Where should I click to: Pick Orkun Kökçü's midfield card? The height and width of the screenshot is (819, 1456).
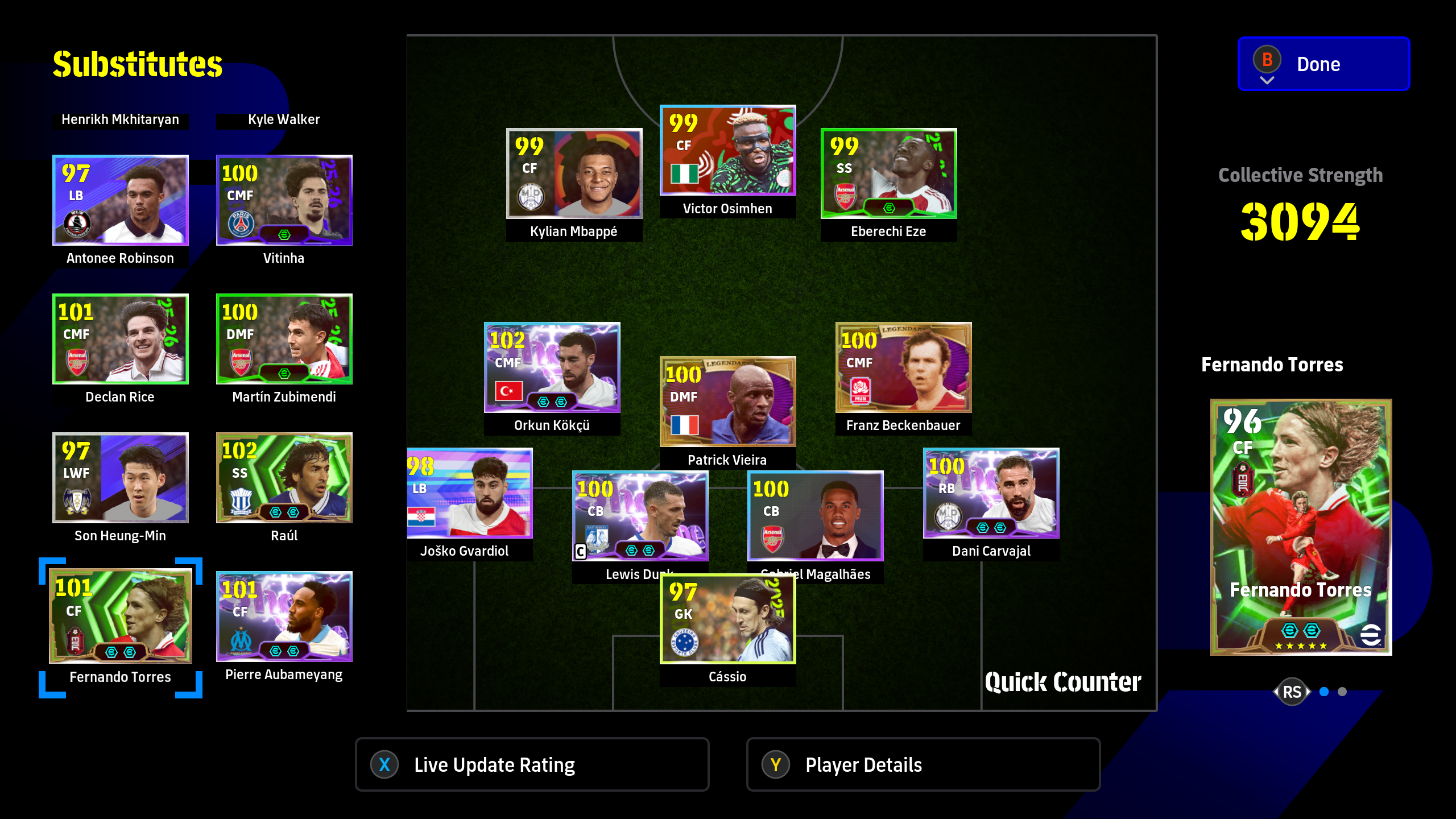click(x=552, y=367)
